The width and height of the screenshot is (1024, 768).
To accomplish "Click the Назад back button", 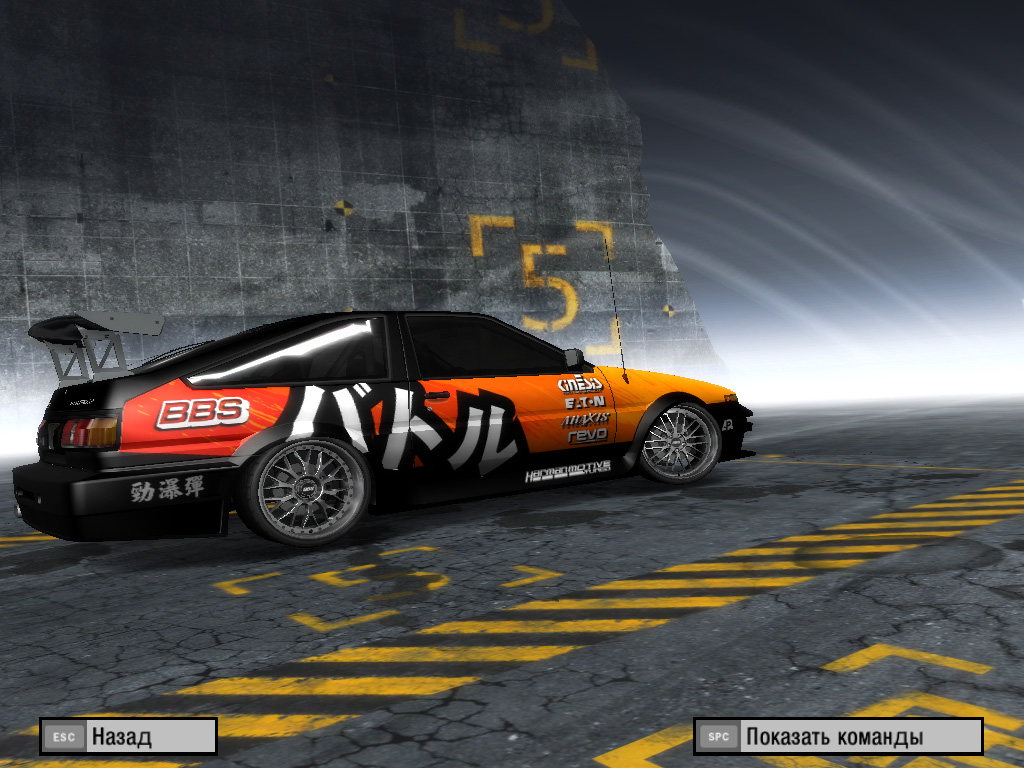I will click(128, 737).
